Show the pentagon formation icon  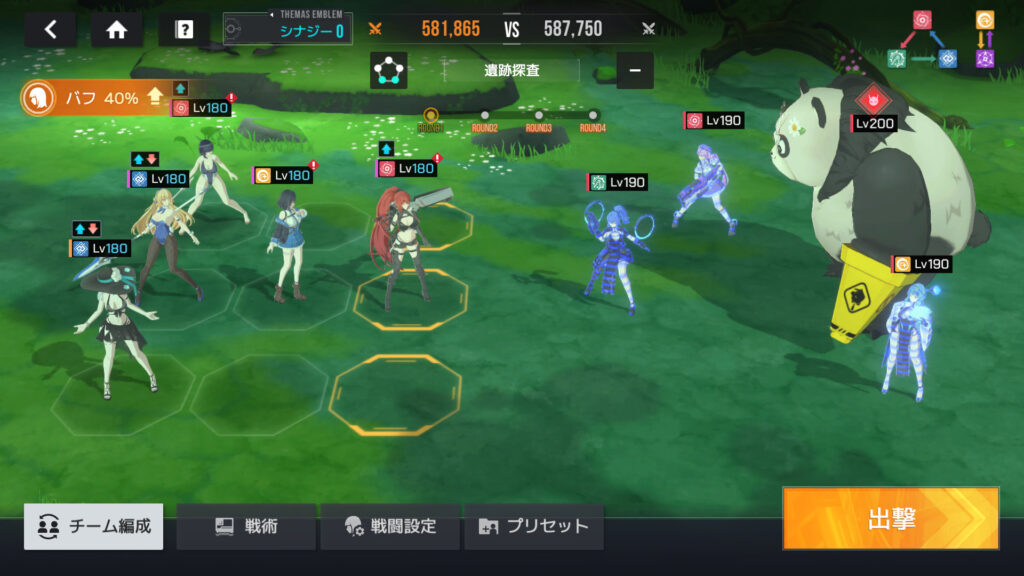[x=387, y=70]
